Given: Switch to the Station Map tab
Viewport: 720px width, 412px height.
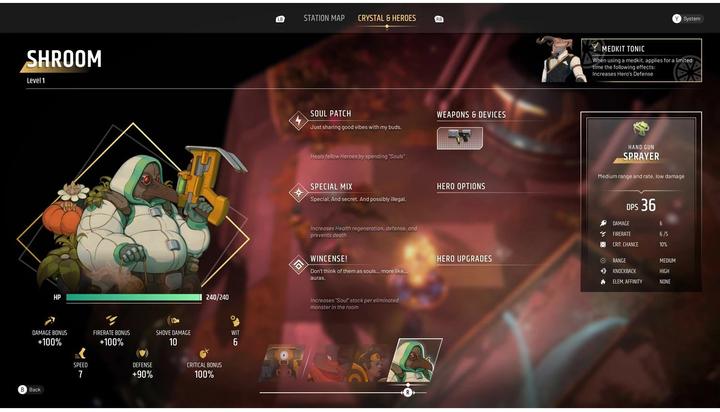Looking at the screenshot, I should pyautogui.click(x=323, y=18).
